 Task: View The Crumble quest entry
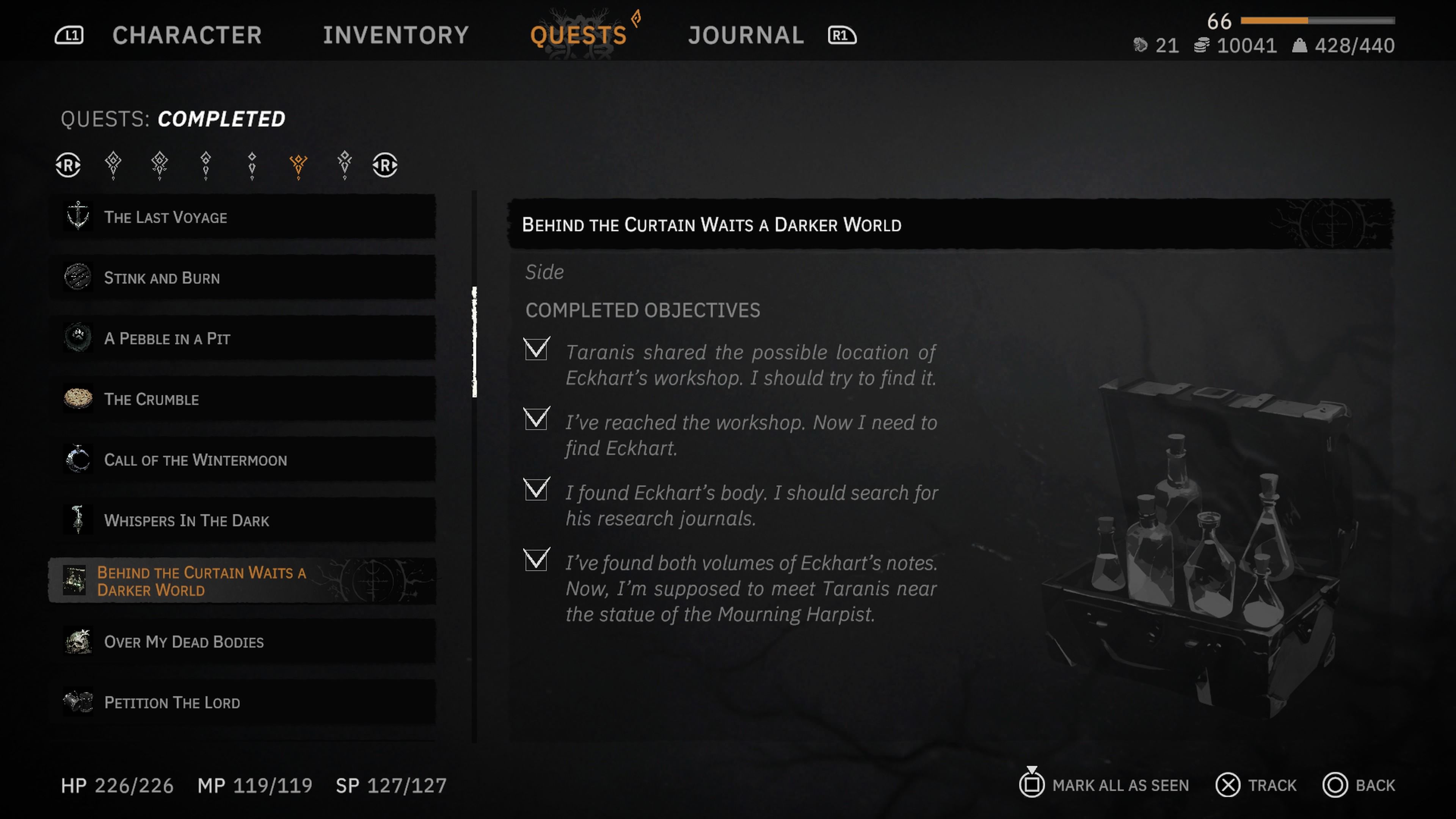243,399
